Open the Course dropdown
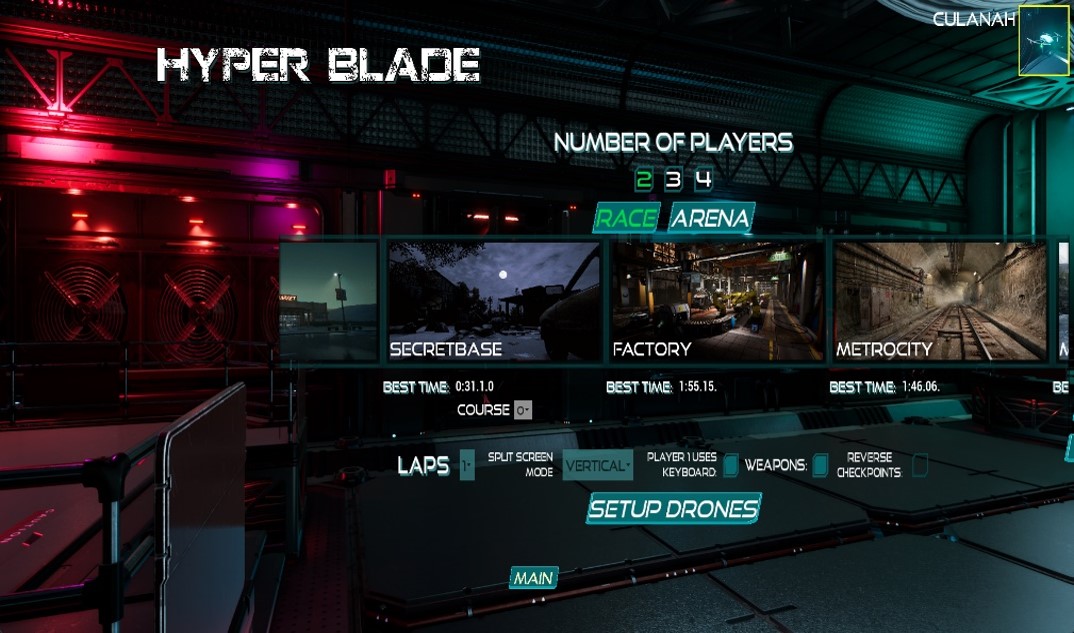Viewport: 1074px width, 633px height. pos(523,410)
